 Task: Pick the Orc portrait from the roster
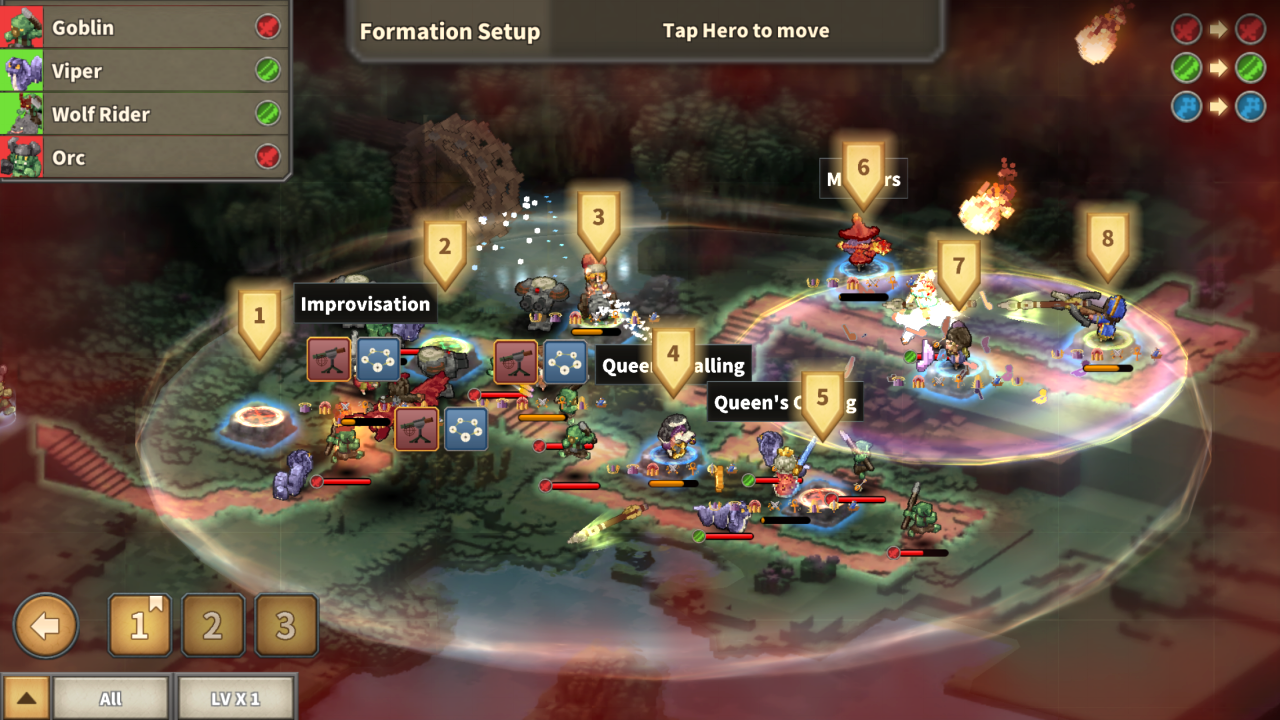pyautogui.click(x=24, y=158)
